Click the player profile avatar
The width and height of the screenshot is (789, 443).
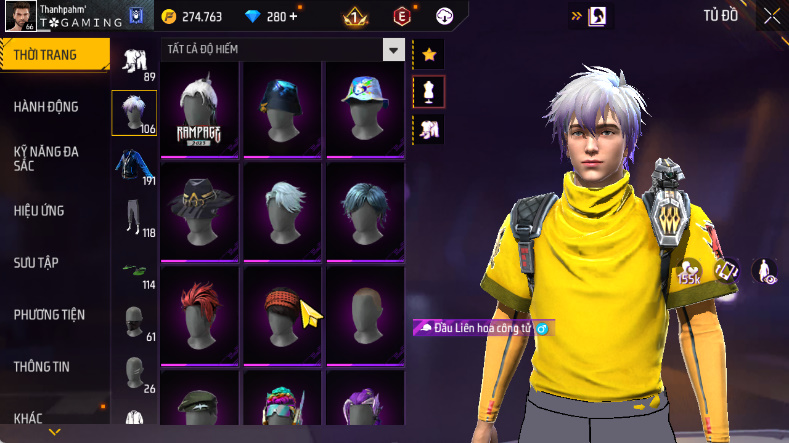[18, 17]
